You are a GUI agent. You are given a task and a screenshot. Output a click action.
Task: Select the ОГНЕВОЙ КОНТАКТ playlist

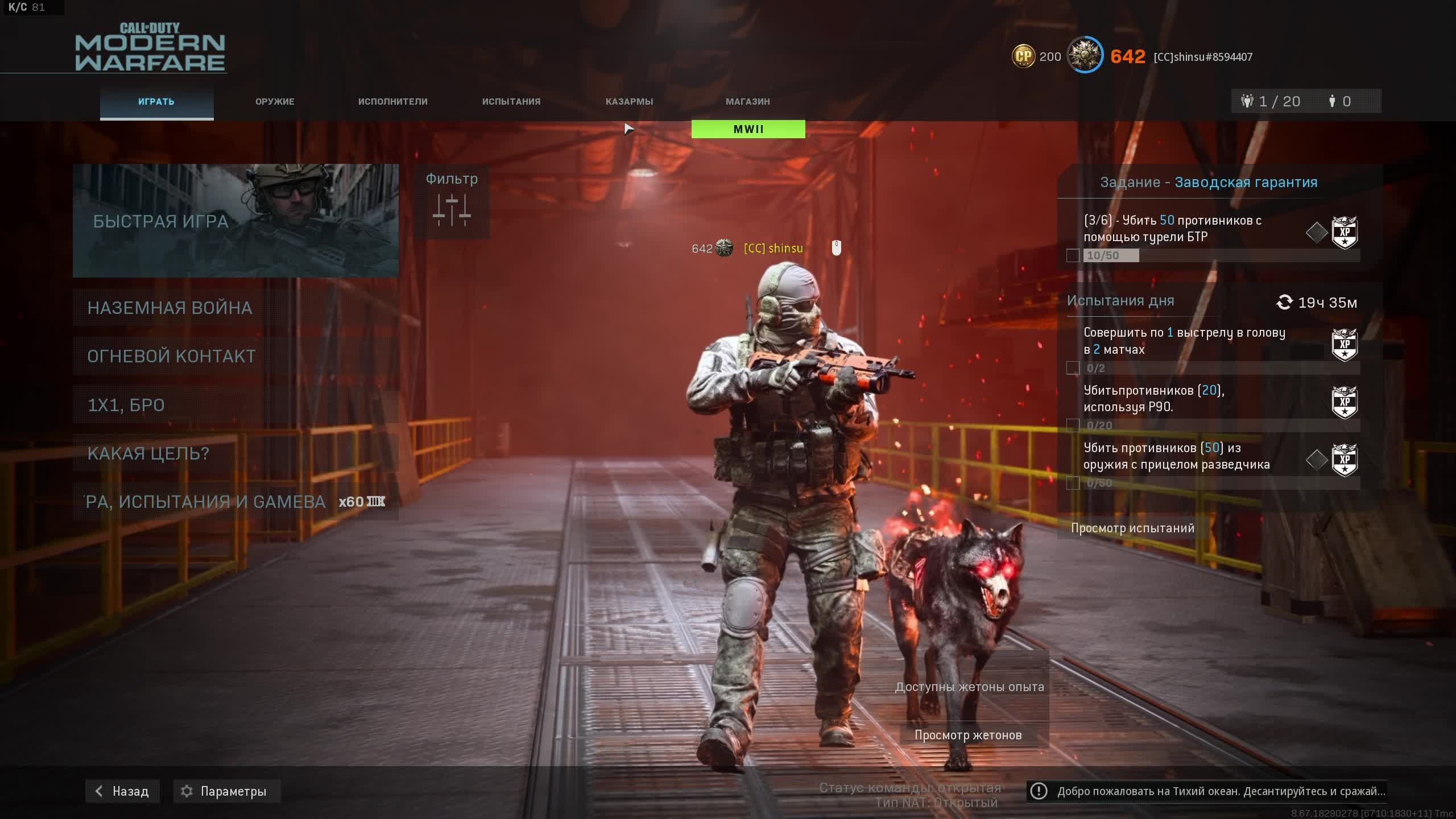click(x=235, y=356)
